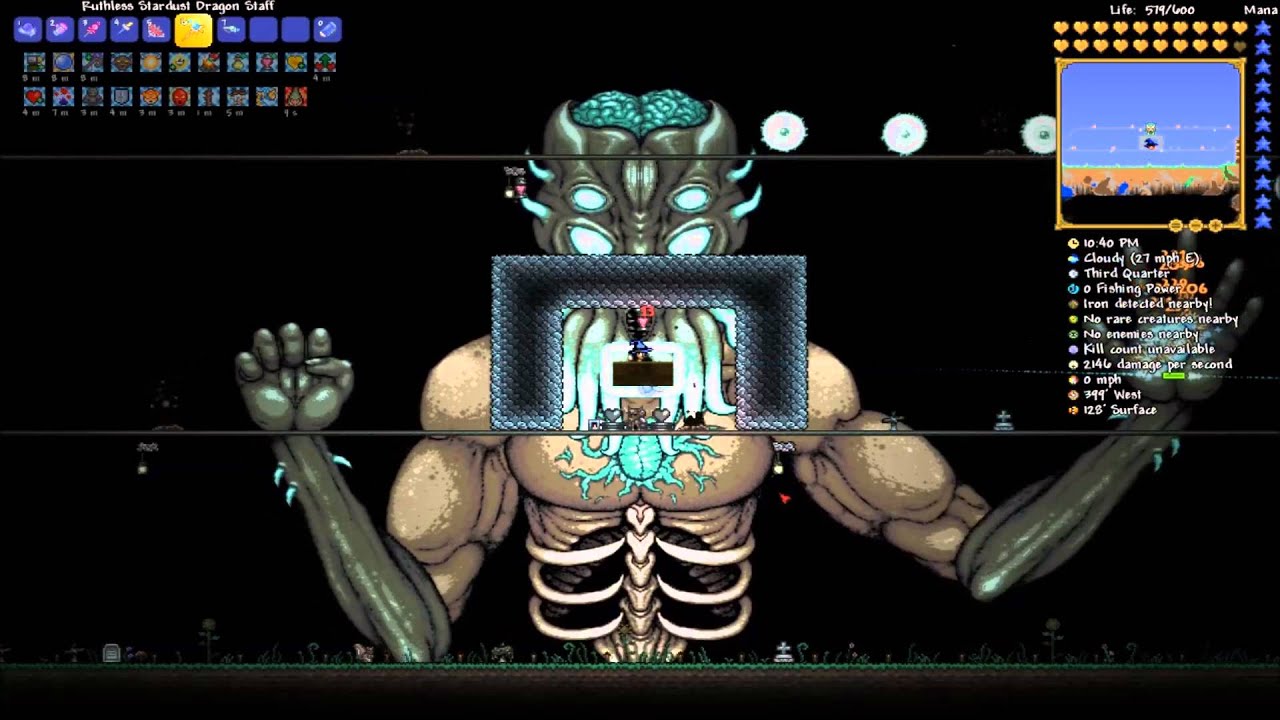The image size is (1280, 720).
Task: Equip the gun in hotbar slot 7
Action: 230,30
